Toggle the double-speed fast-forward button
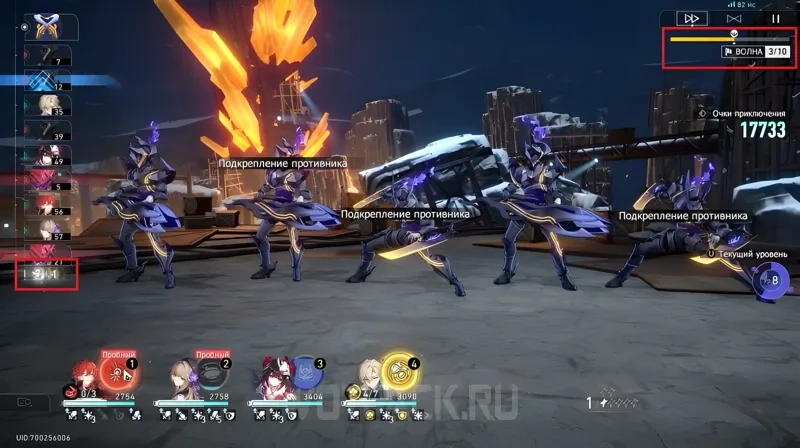This screenshot has width=800, height=448. pyautogui.click(x=691, y=18)
